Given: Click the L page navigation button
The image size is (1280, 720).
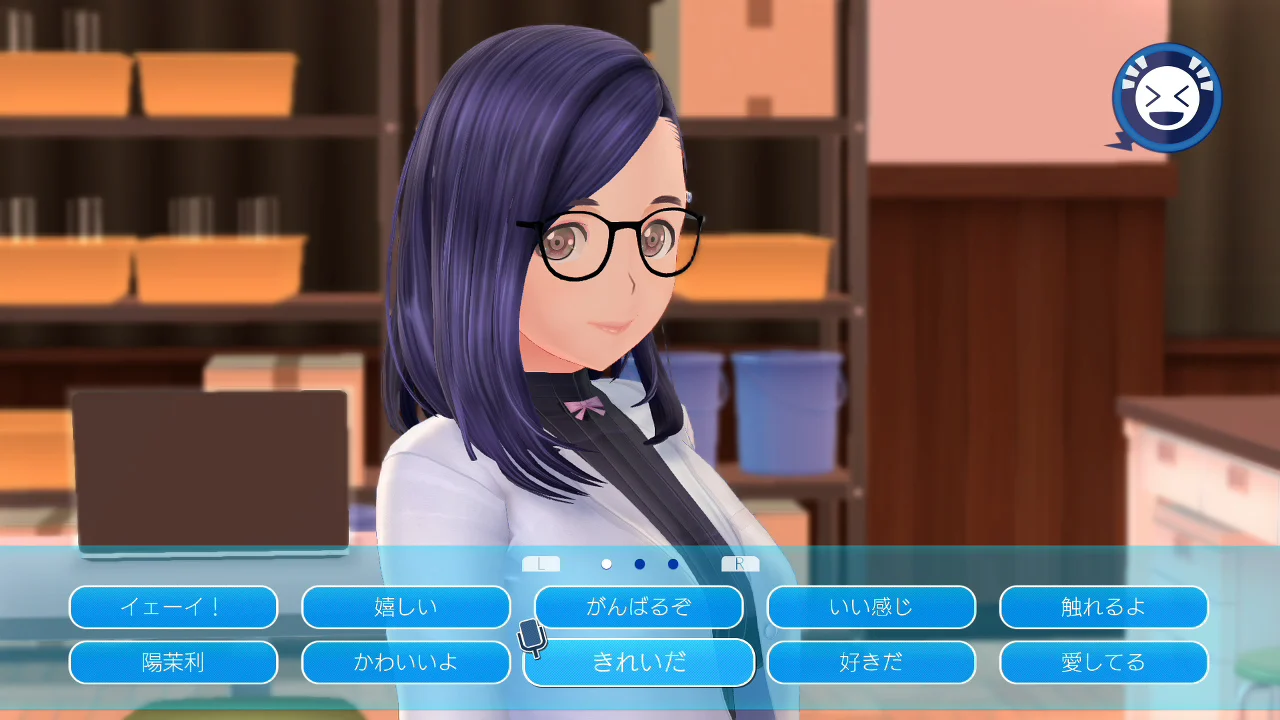Looking at the screenshot, I should coord(542,563).
